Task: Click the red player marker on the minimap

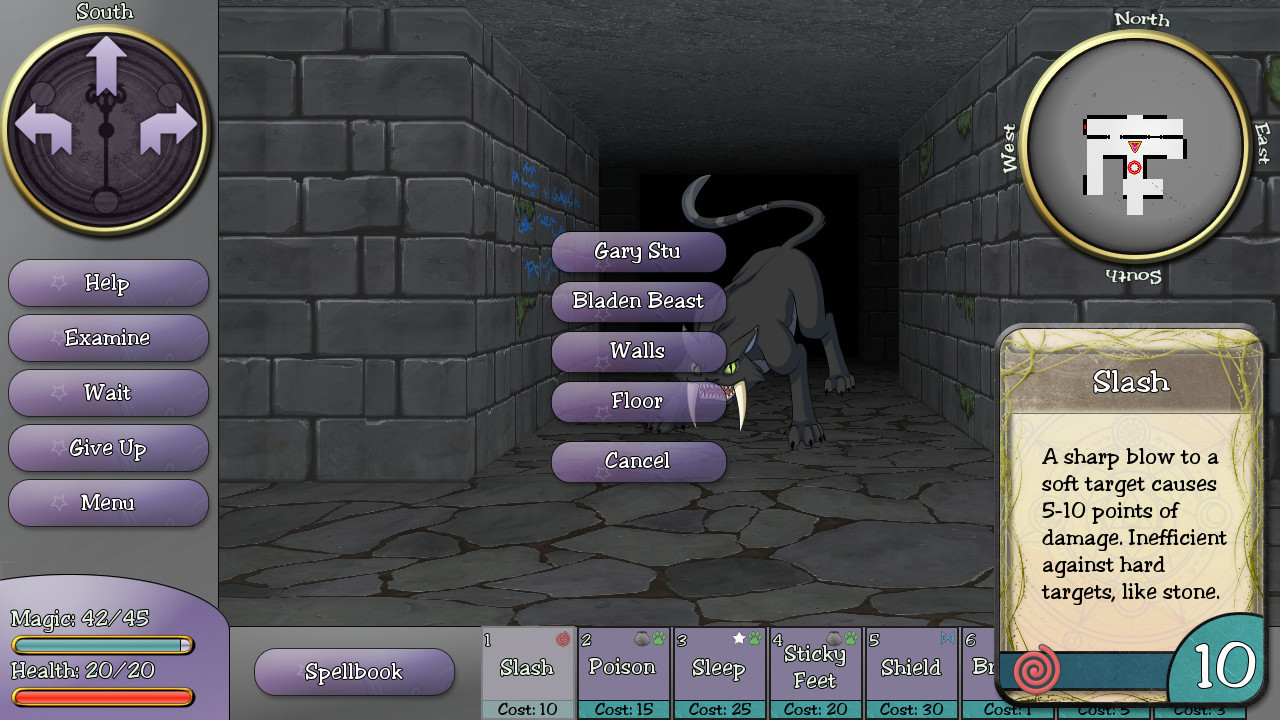Action: (1134, 167)
